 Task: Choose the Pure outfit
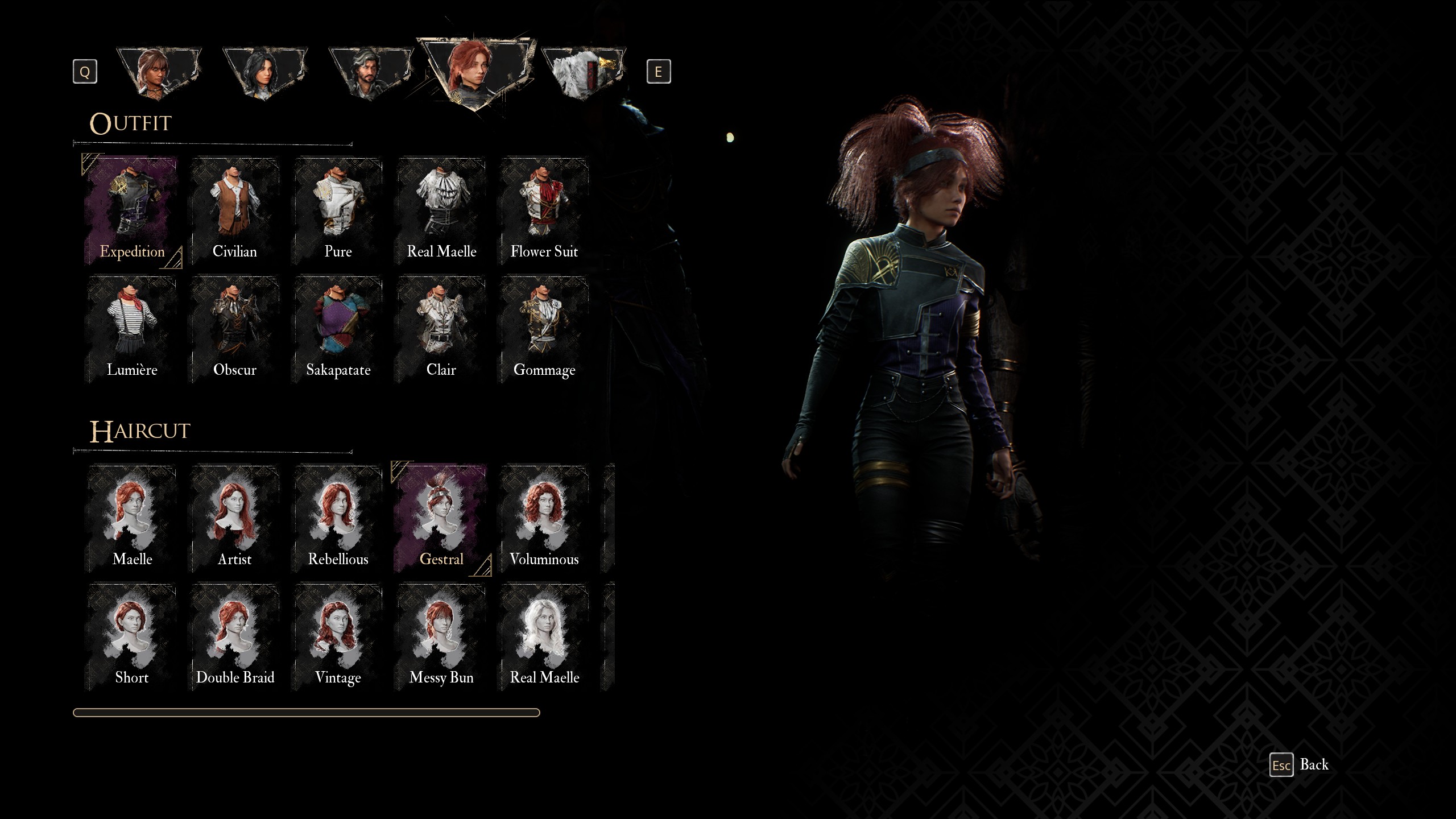point(338,212)
